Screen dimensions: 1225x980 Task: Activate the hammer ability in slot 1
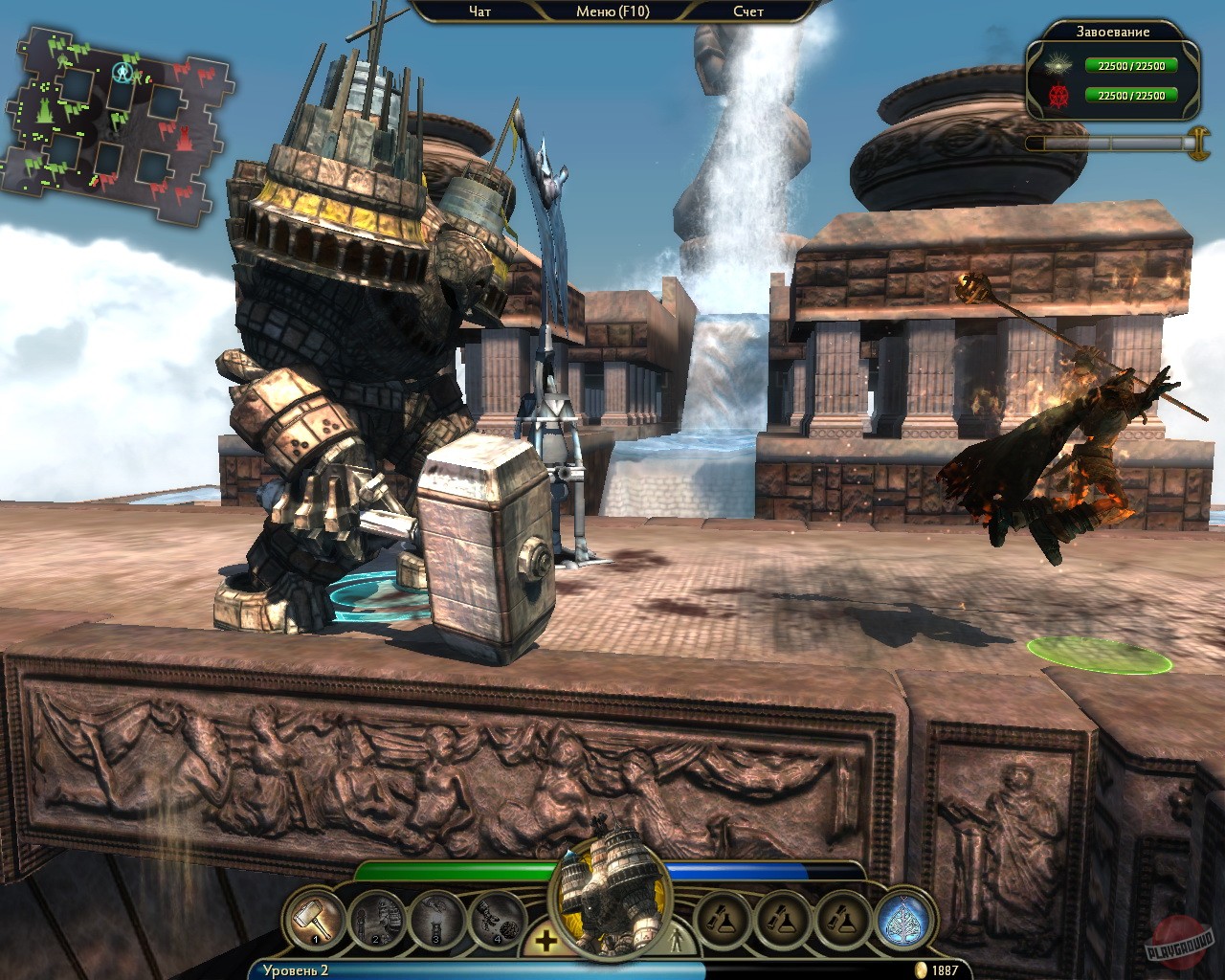pos(315,921)
